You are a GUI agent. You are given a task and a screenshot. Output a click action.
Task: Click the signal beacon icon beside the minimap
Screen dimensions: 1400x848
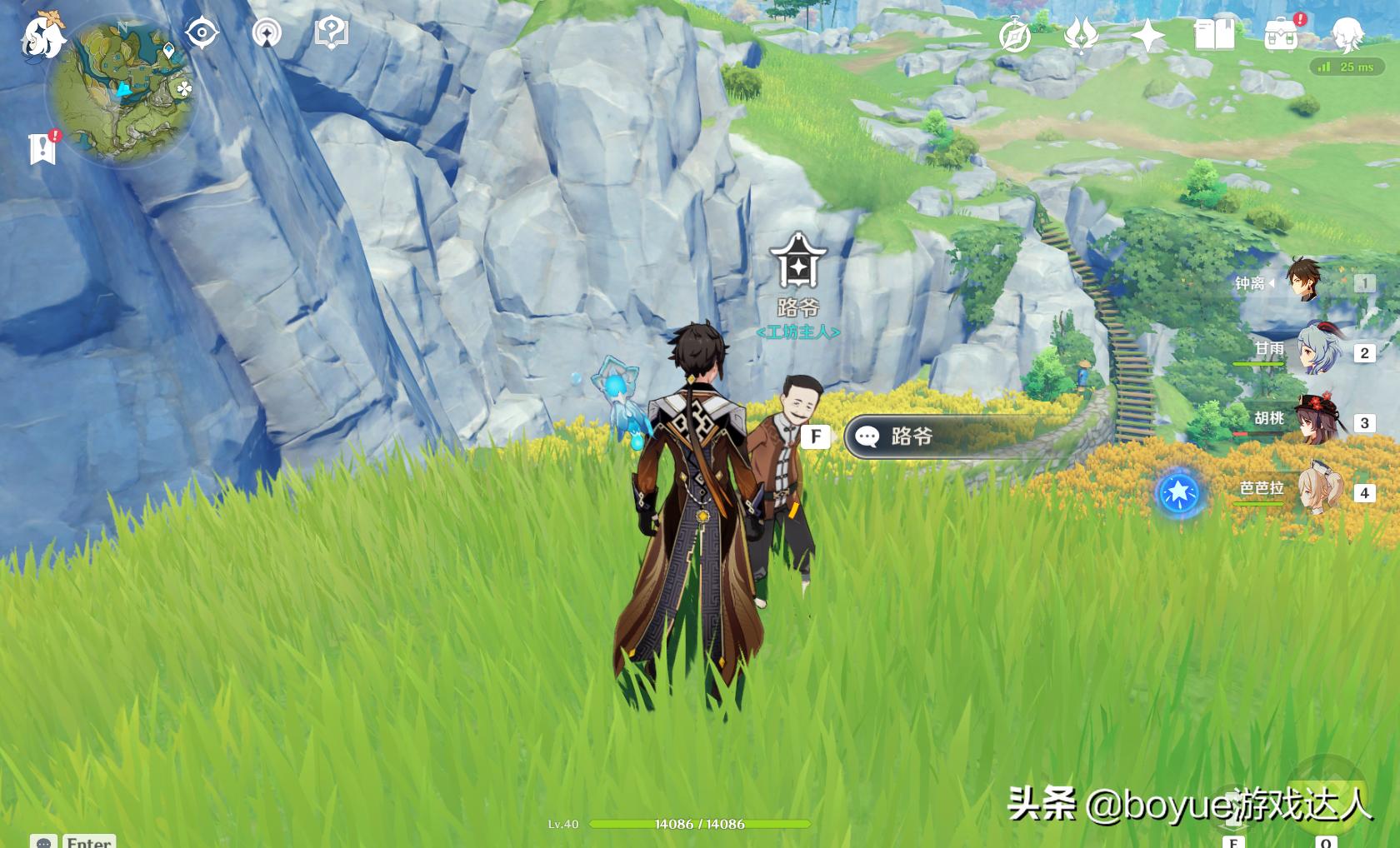click(267, 33)
